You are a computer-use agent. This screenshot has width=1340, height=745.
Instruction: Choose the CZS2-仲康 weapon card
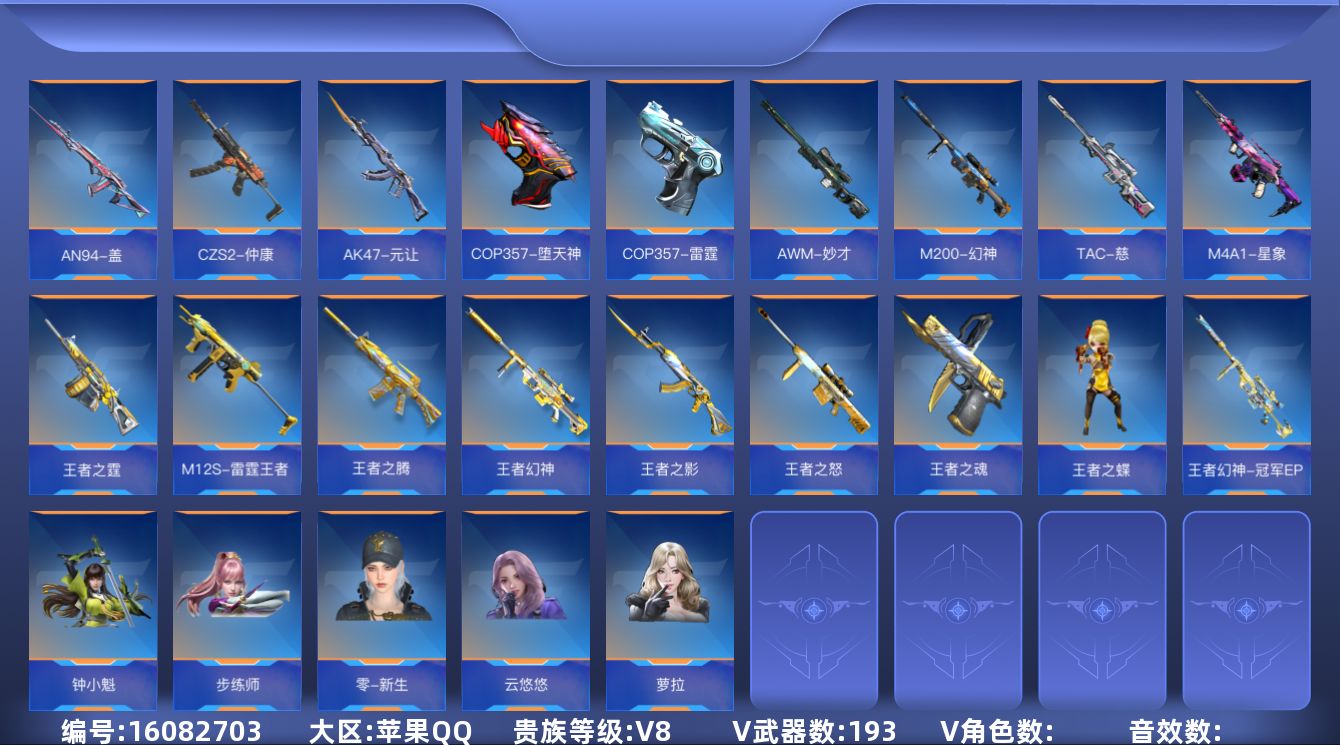(237, 180)
